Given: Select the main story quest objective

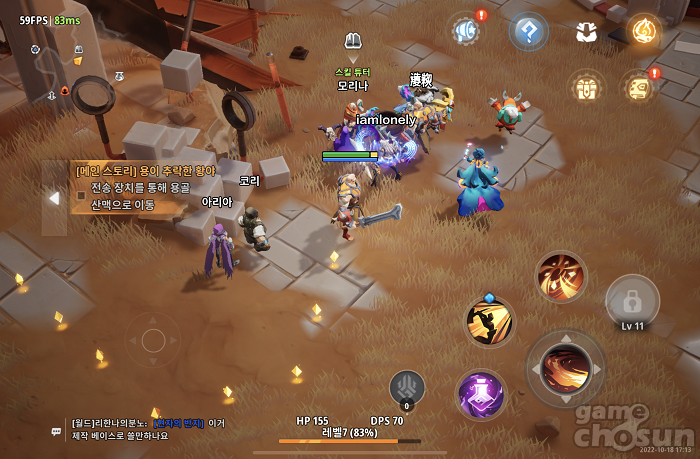Looking at the screenshot, I should (x=146, y=187).
